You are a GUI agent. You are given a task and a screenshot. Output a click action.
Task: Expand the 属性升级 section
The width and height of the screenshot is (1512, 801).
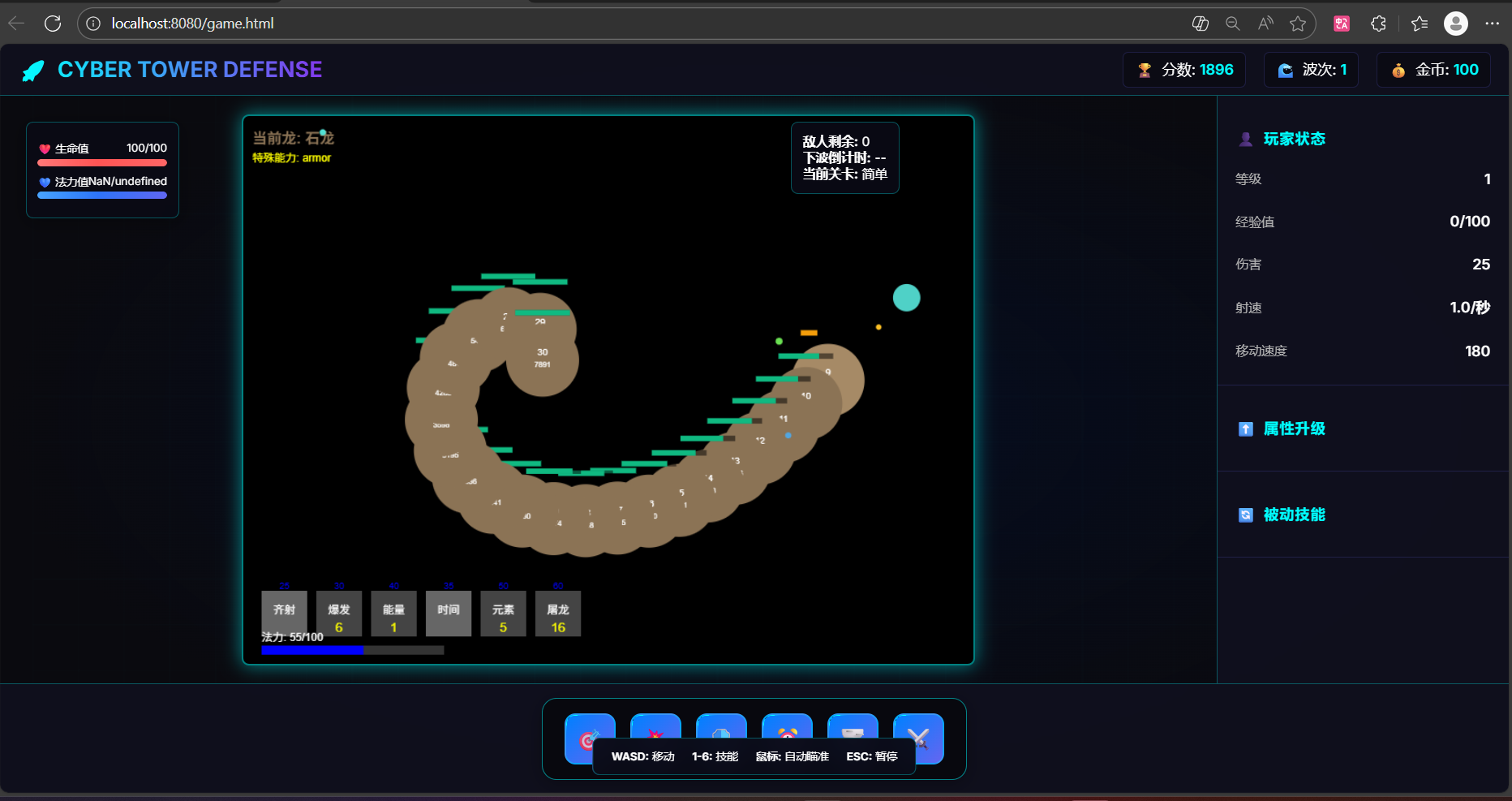pyautogui.click(x=1293, y=428)
